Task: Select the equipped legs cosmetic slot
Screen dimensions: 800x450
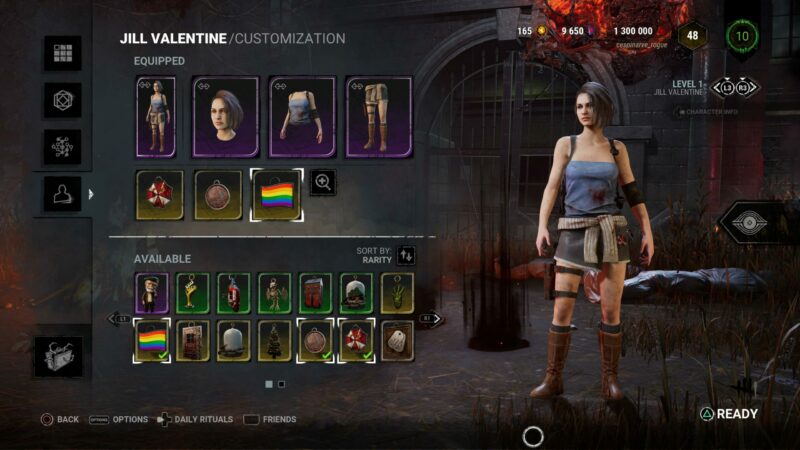Action: (378, 116)
